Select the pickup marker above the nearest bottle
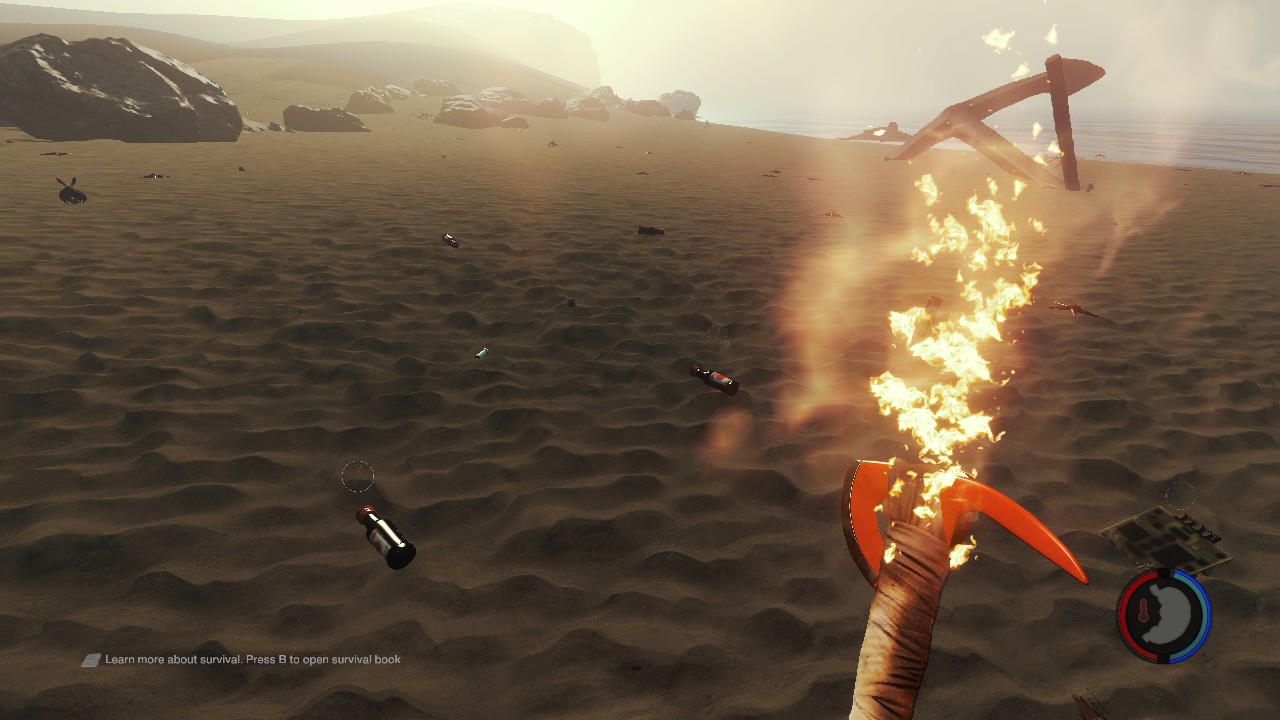1280x720 pixels. pos(357,477)
